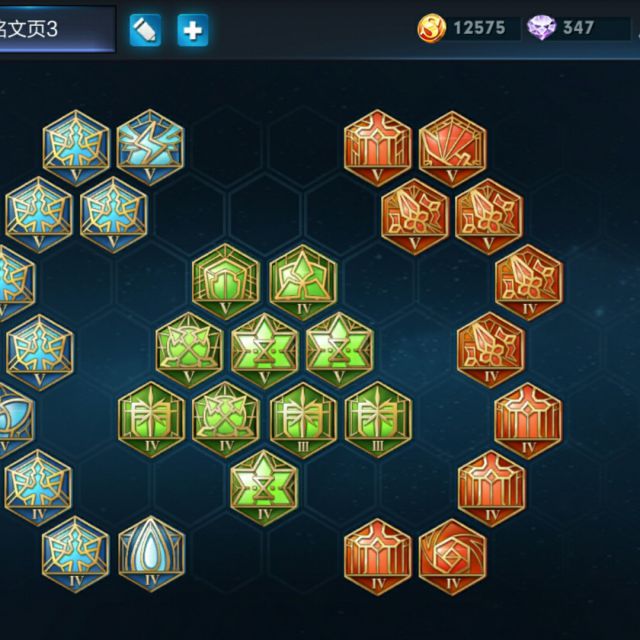The width and height of the screenshot is (640, 640).
Task: Add a new rune page with plus button
Action: (x=193, y=31)
